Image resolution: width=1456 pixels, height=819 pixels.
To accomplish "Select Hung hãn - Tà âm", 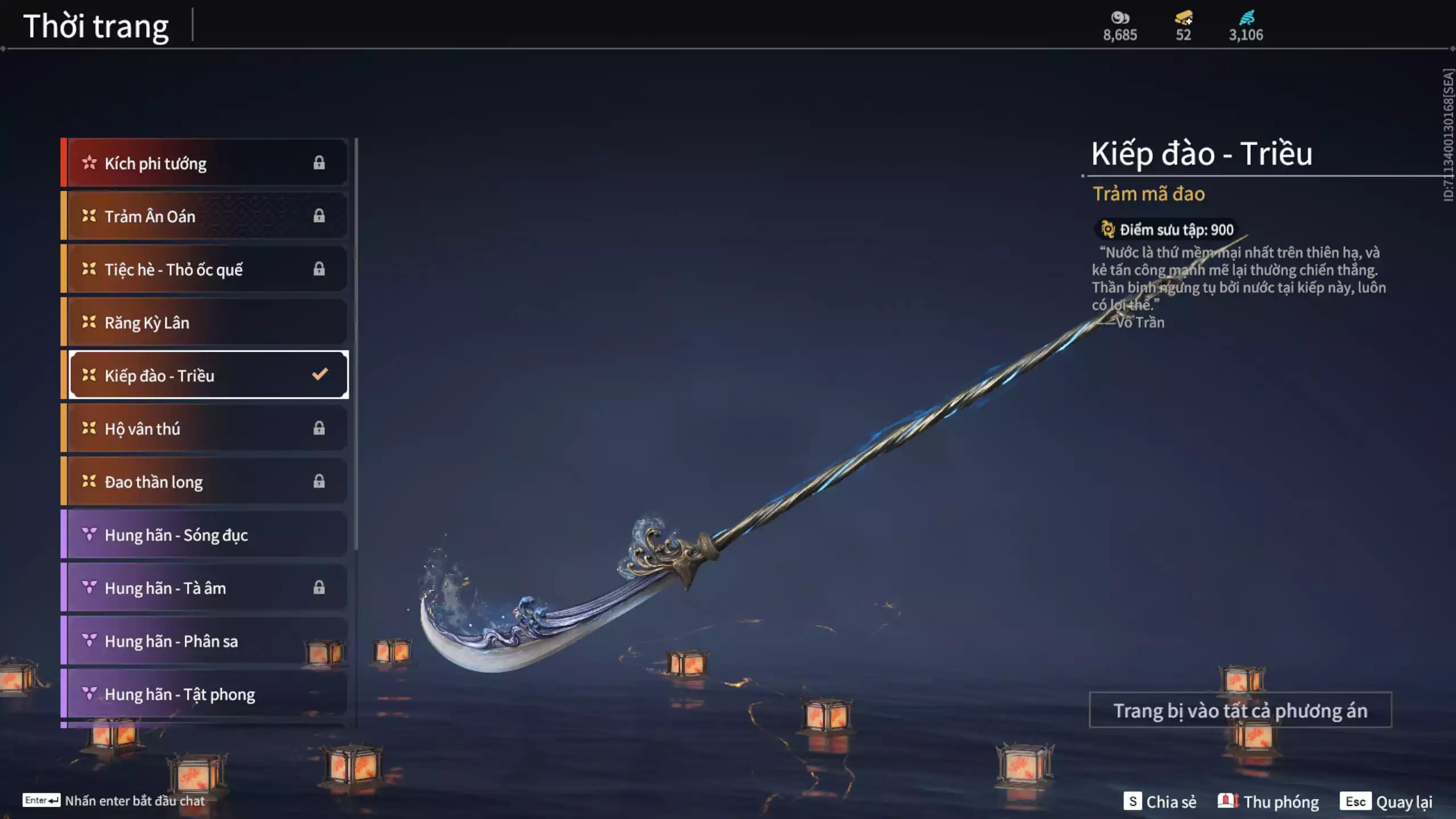I will [205, 588].
